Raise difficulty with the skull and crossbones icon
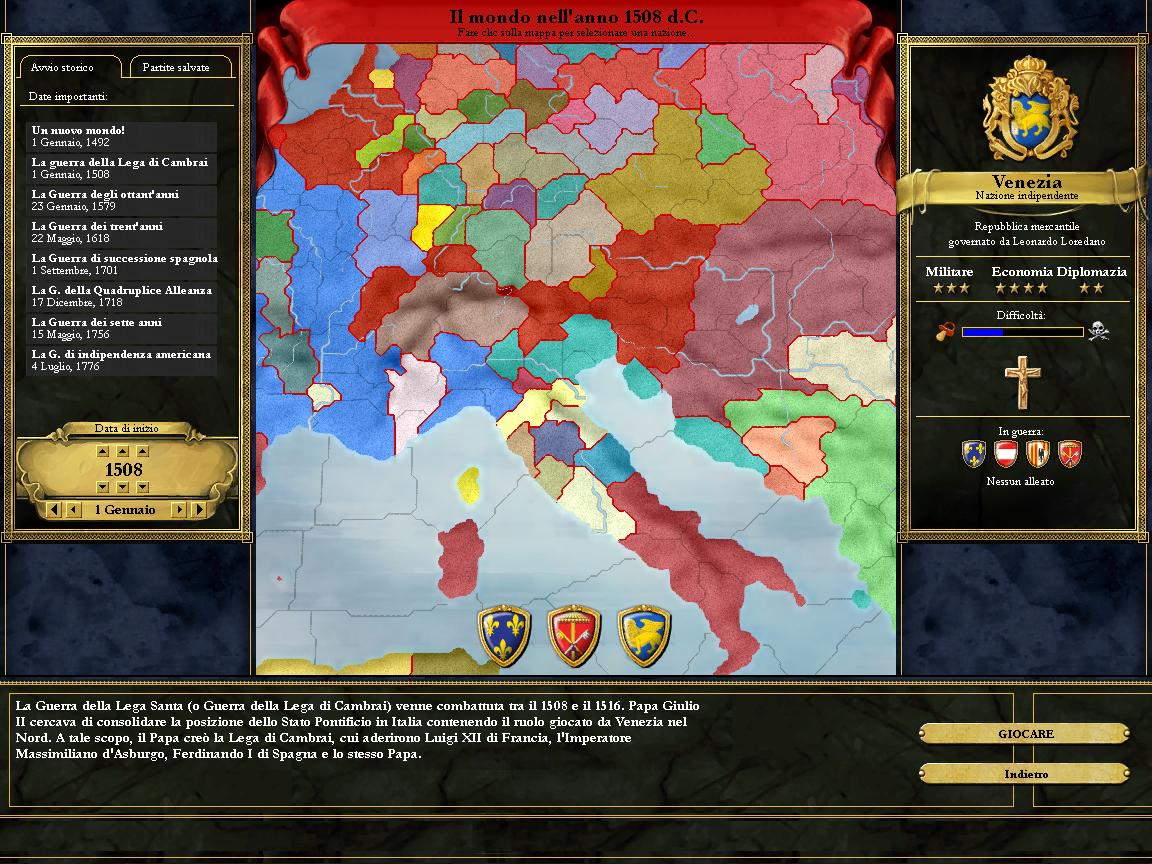The image size is (1152, 864). point(1099,331)
